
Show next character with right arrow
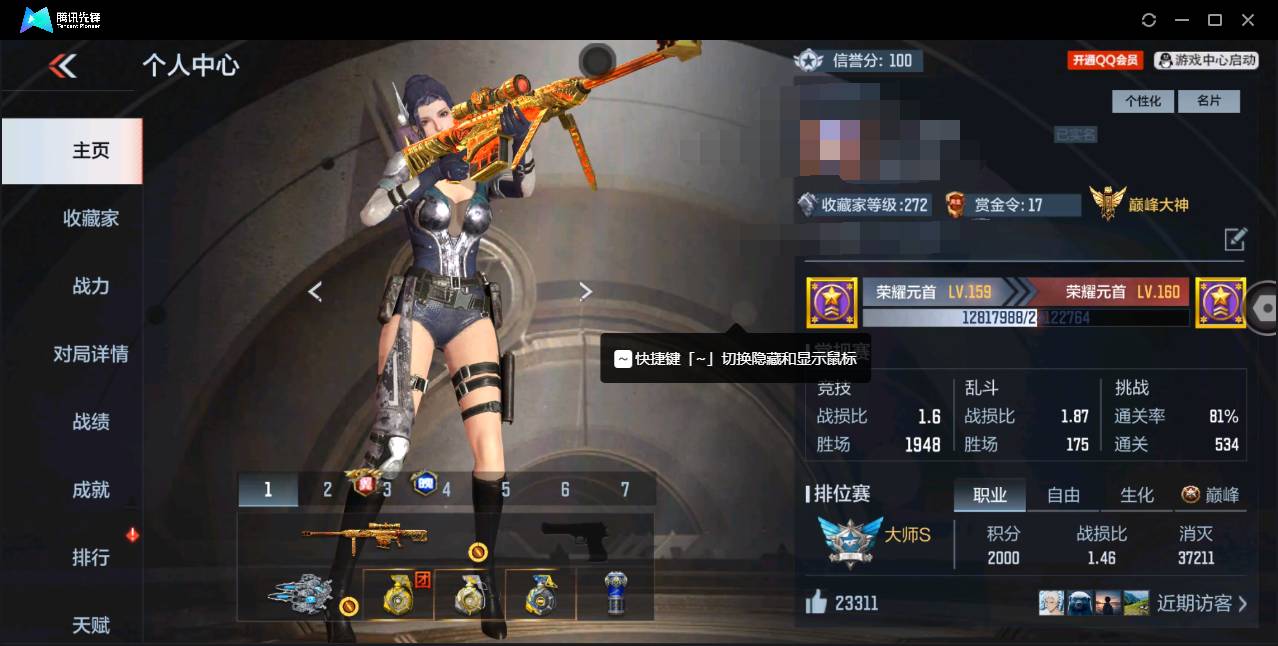(x=586, y=291)
